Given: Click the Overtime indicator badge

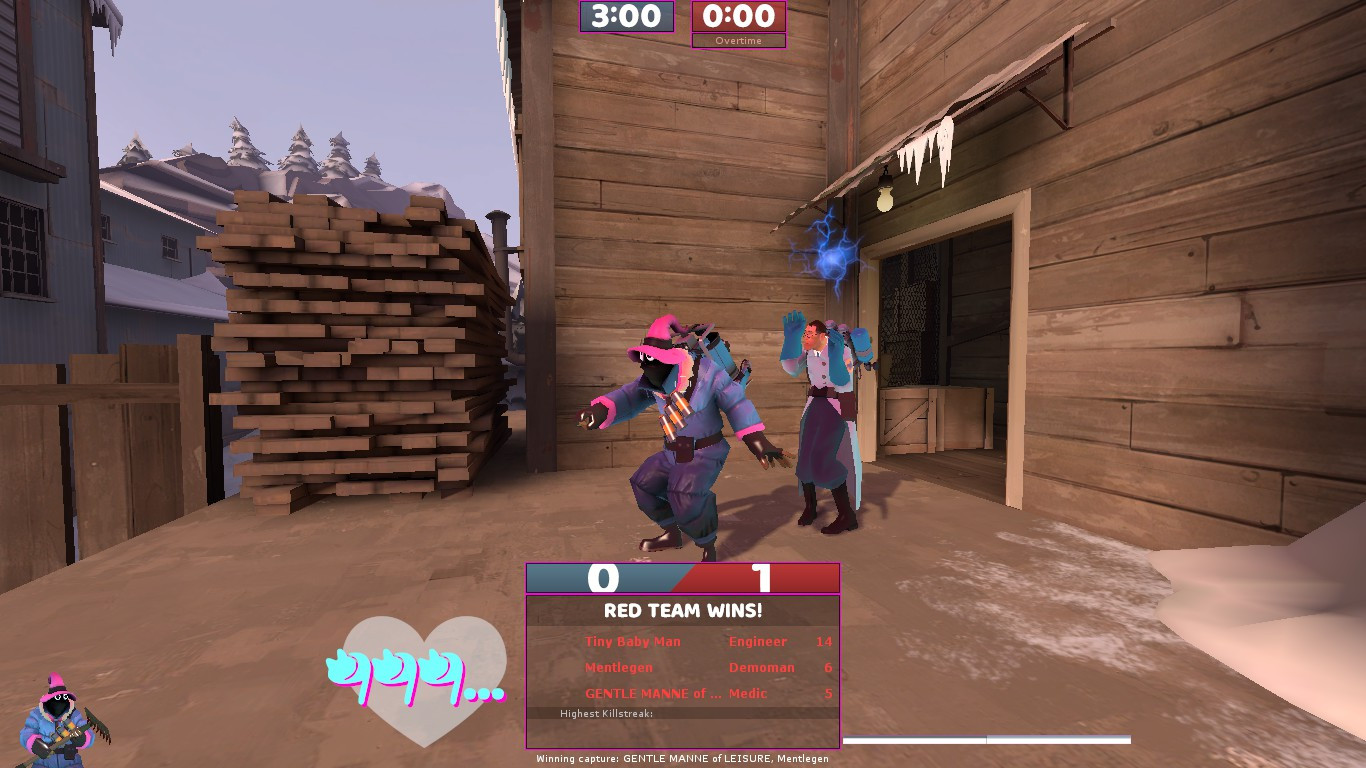Looking at the screenshot, I should [738, 42].
